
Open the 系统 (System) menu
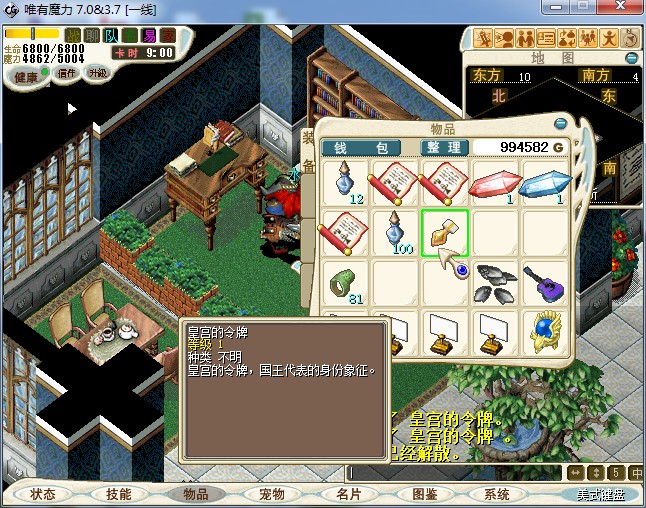[497, 494]
